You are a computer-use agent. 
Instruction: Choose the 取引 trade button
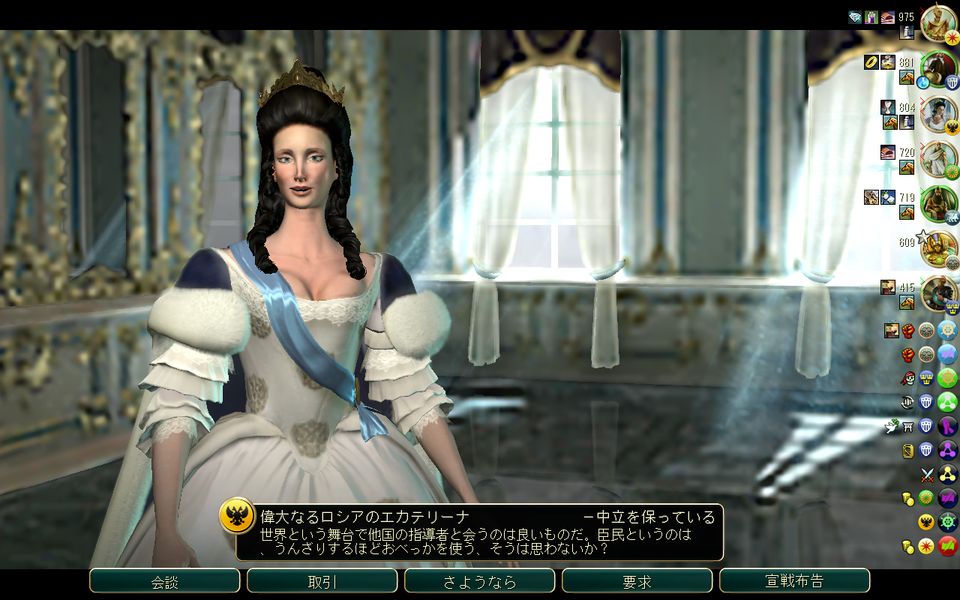[322, 581]
